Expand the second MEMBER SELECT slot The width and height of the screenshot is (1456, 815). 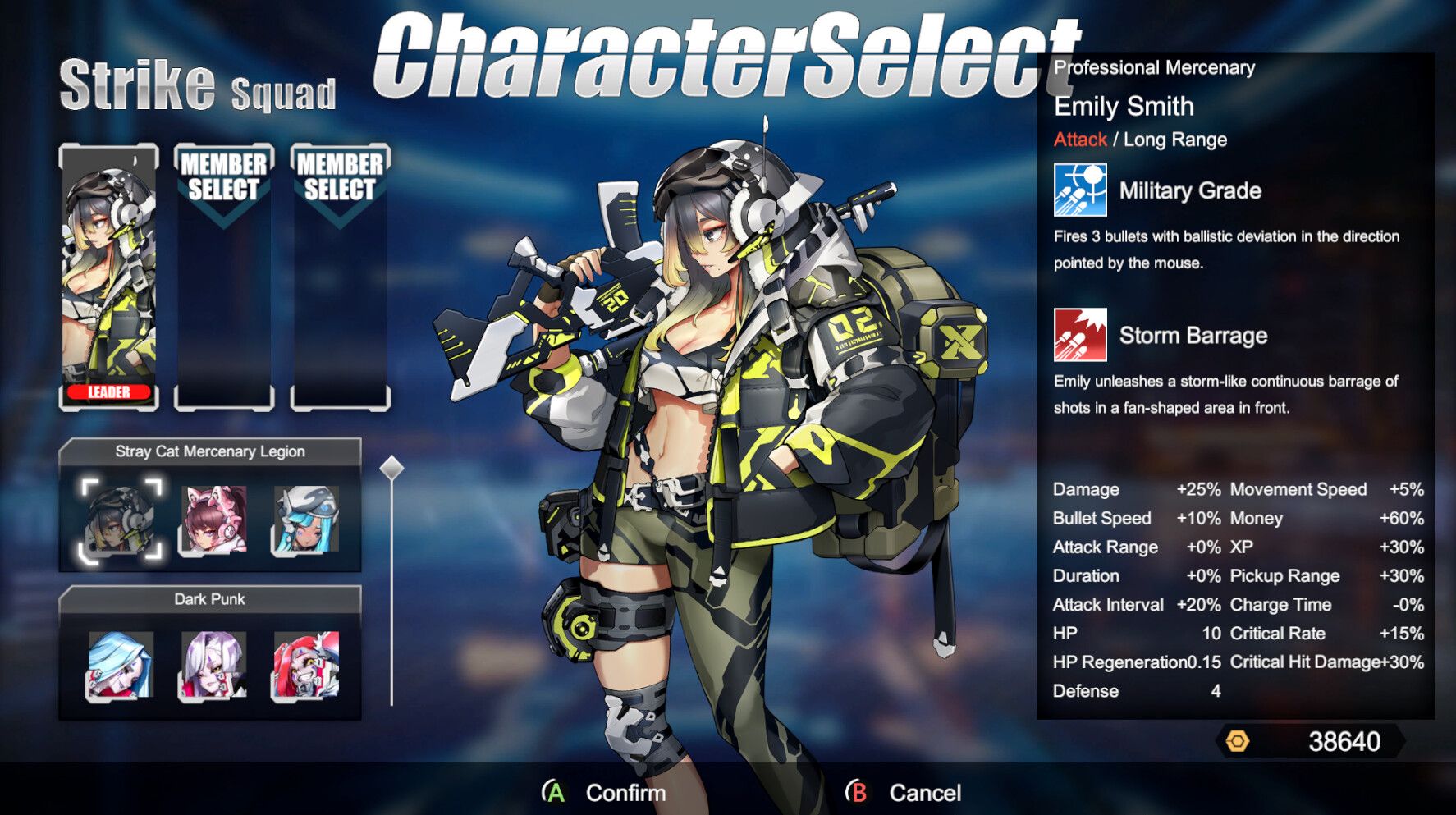click(340, 279)
